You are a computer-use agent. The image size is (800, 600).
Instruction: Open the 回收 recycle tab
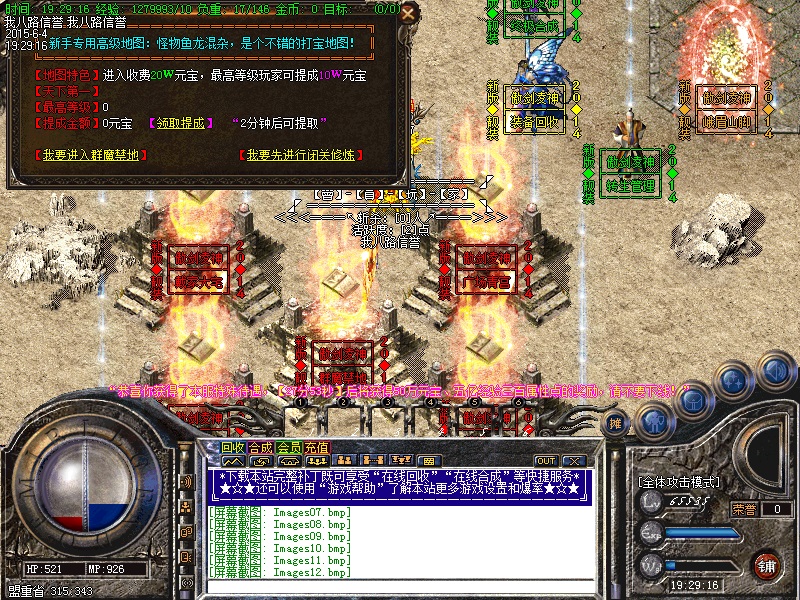233,447
